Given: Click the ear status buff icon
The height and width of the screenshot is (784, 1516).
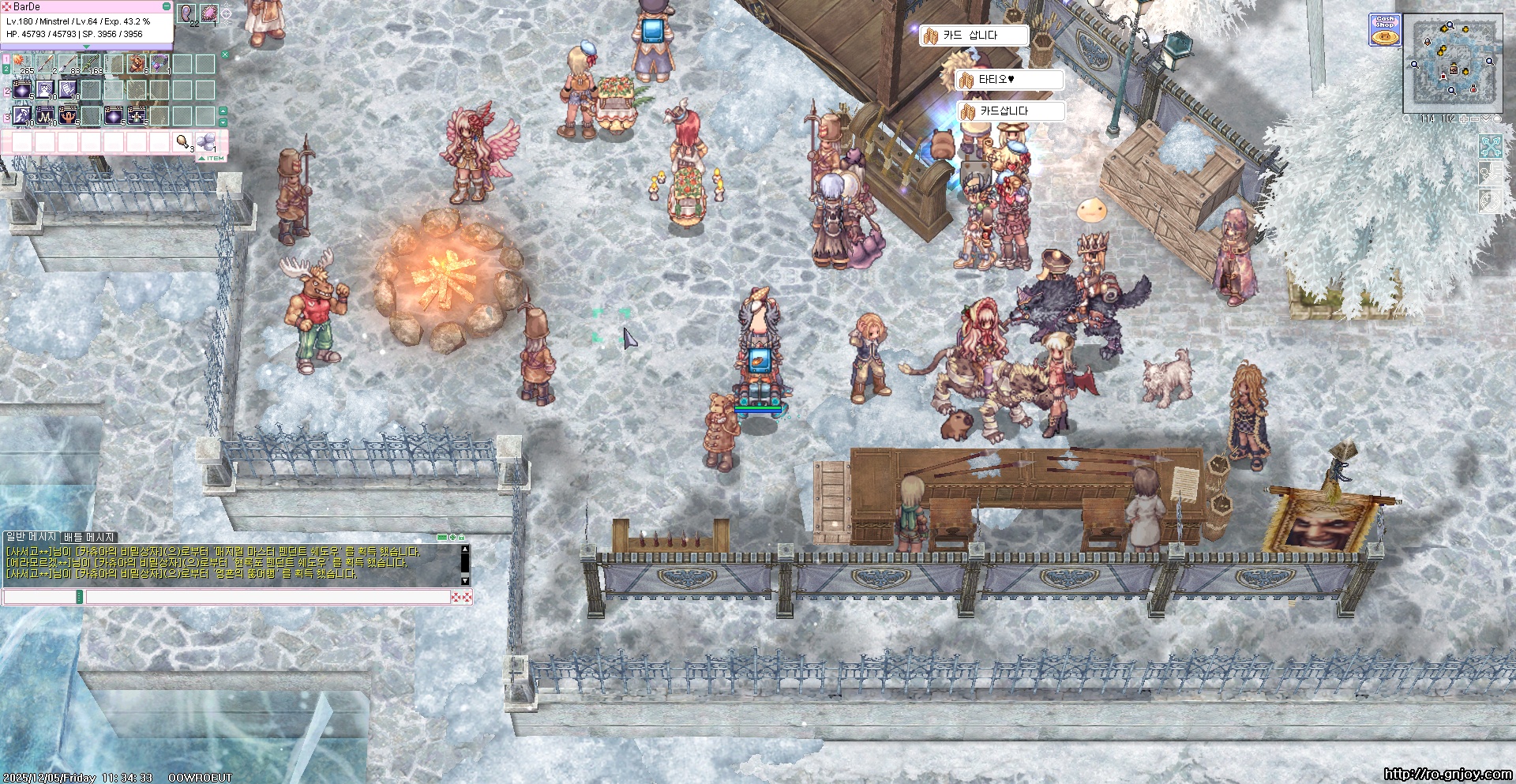Looking at the screenshot, I should pos(187,13).
